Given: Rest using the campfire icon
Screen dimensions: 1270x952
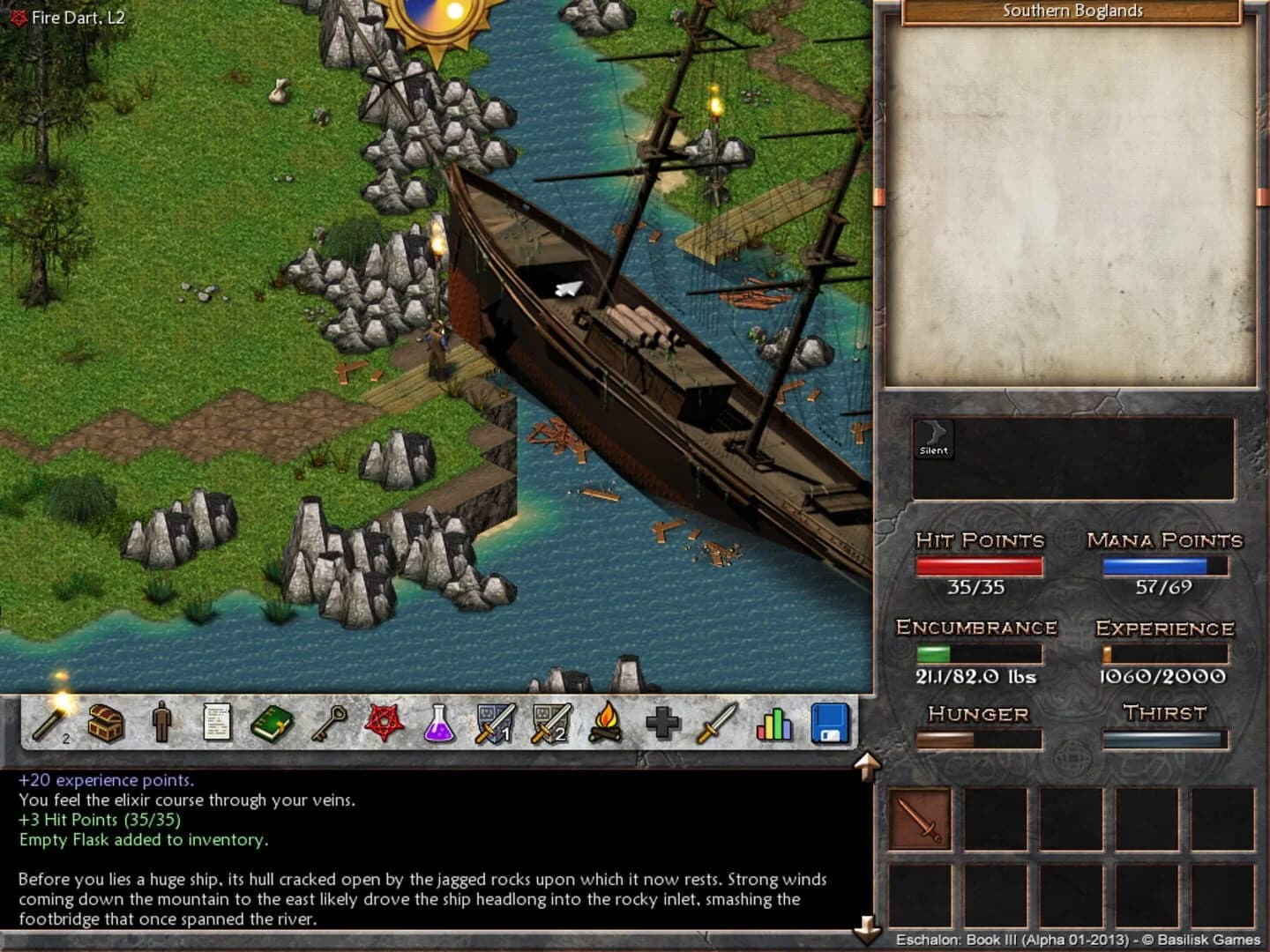Looking at the screenshot, I should coord(608,721).
